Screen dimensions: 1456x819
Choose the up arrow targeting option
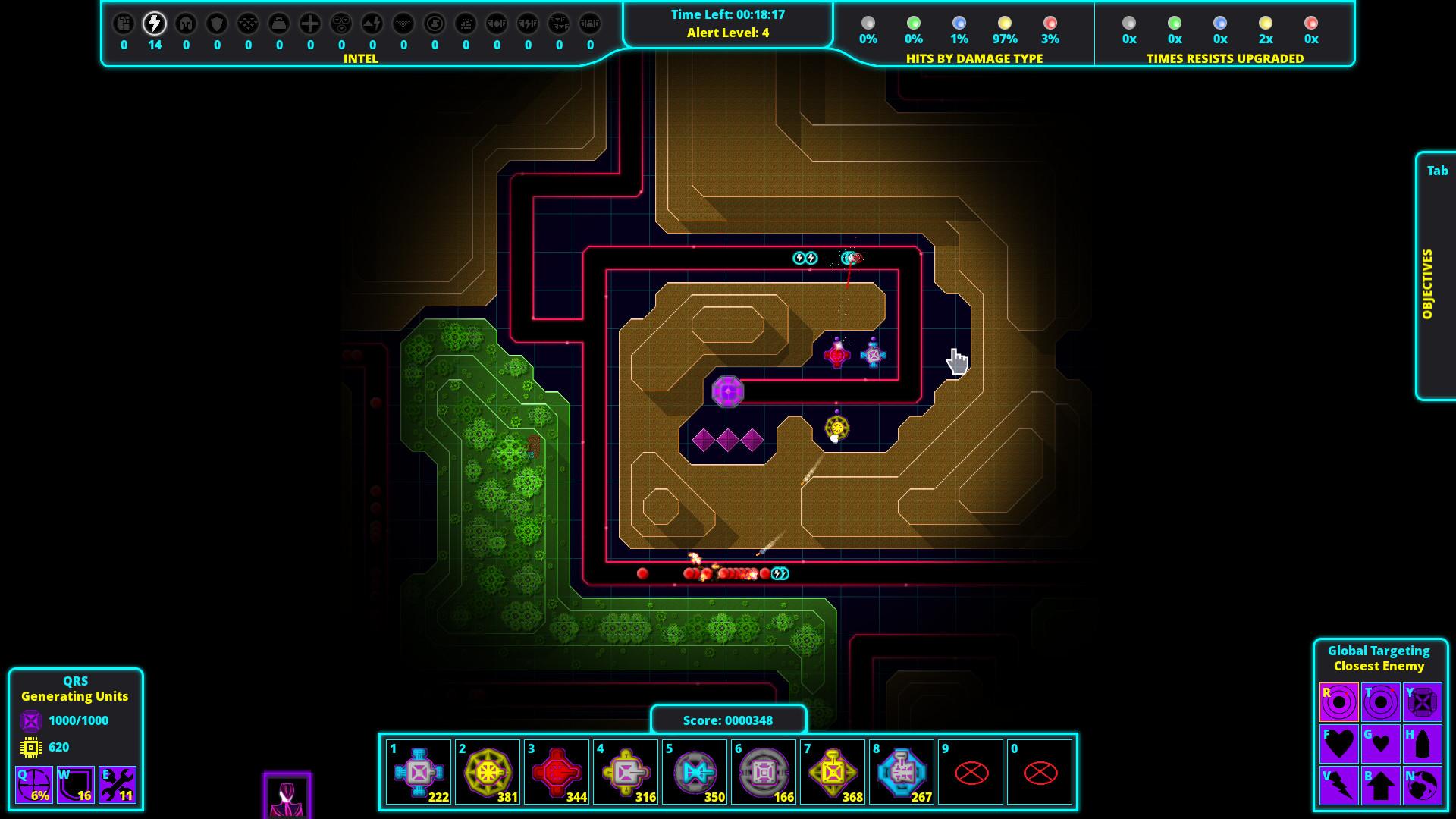[1380, 786]
